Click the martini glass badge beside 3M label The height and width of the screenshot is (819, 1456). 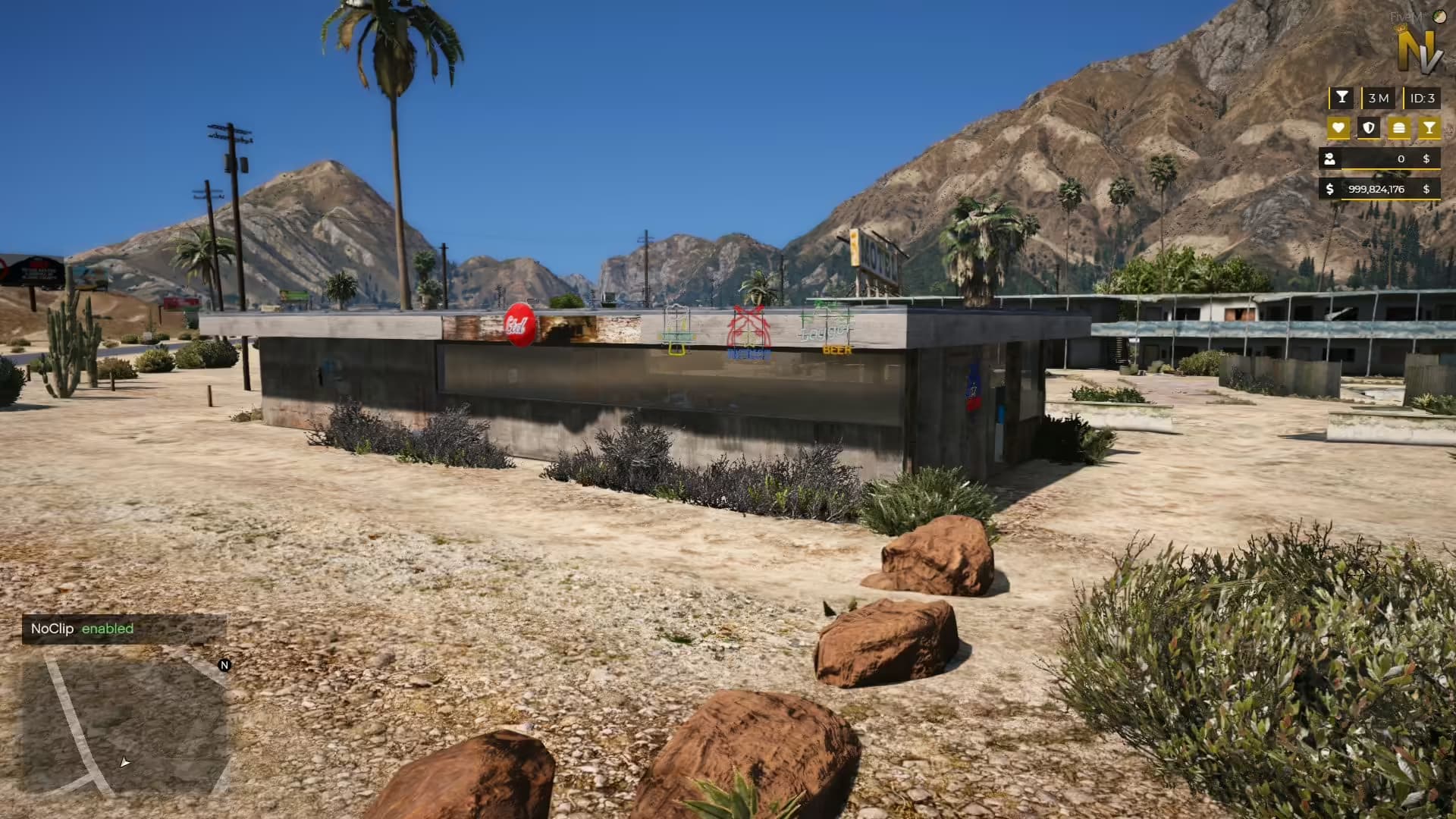tap(1342, 97)
